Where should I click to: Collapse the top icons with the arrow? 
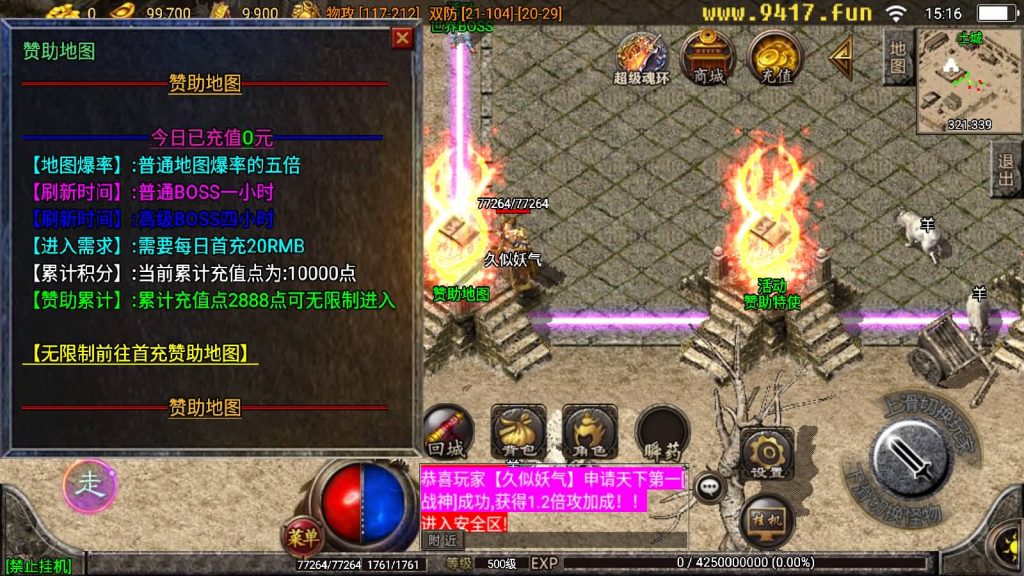(840, 57)
